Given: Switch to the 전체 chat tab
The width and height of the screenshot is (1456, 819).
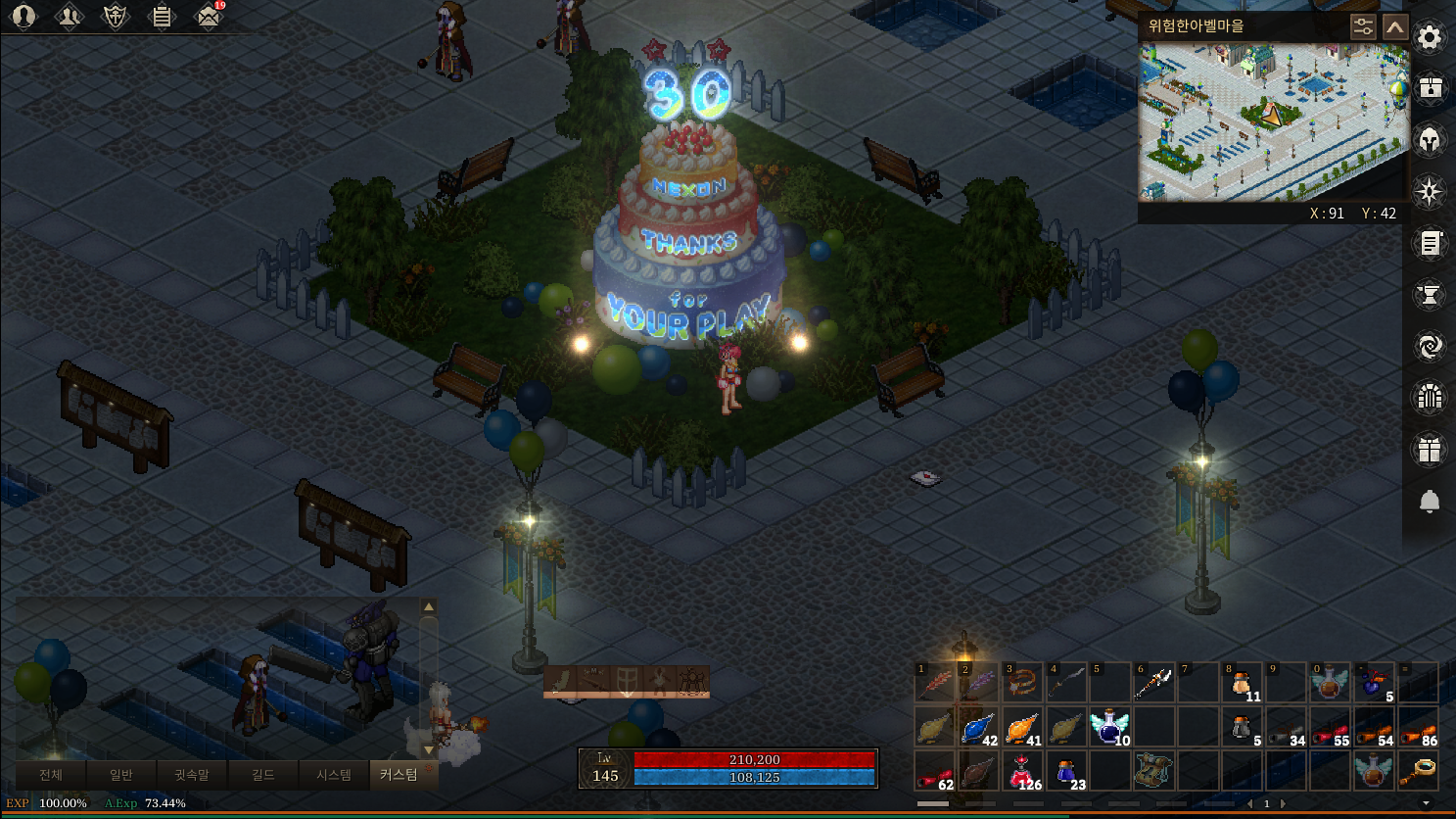Looking at the screenshot, I should coord(51,775).
